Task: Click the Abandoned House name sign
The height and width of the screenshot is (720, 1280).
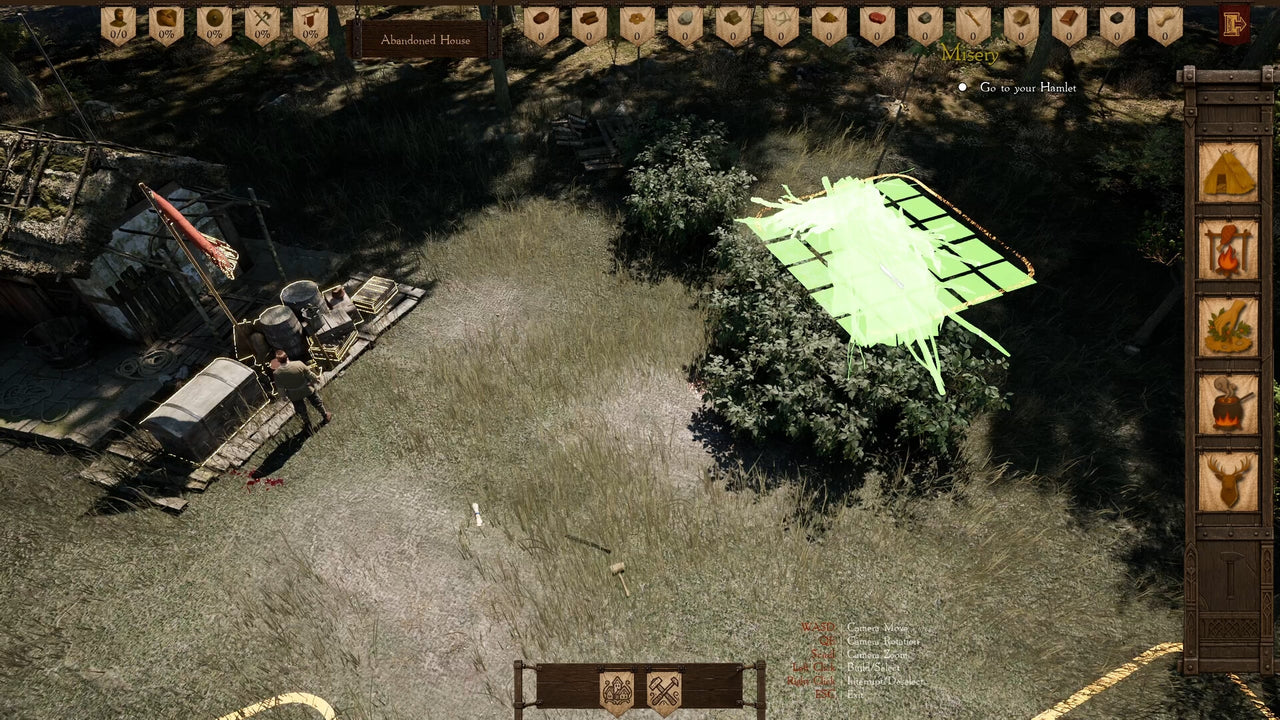Action: tap(424, 40)
